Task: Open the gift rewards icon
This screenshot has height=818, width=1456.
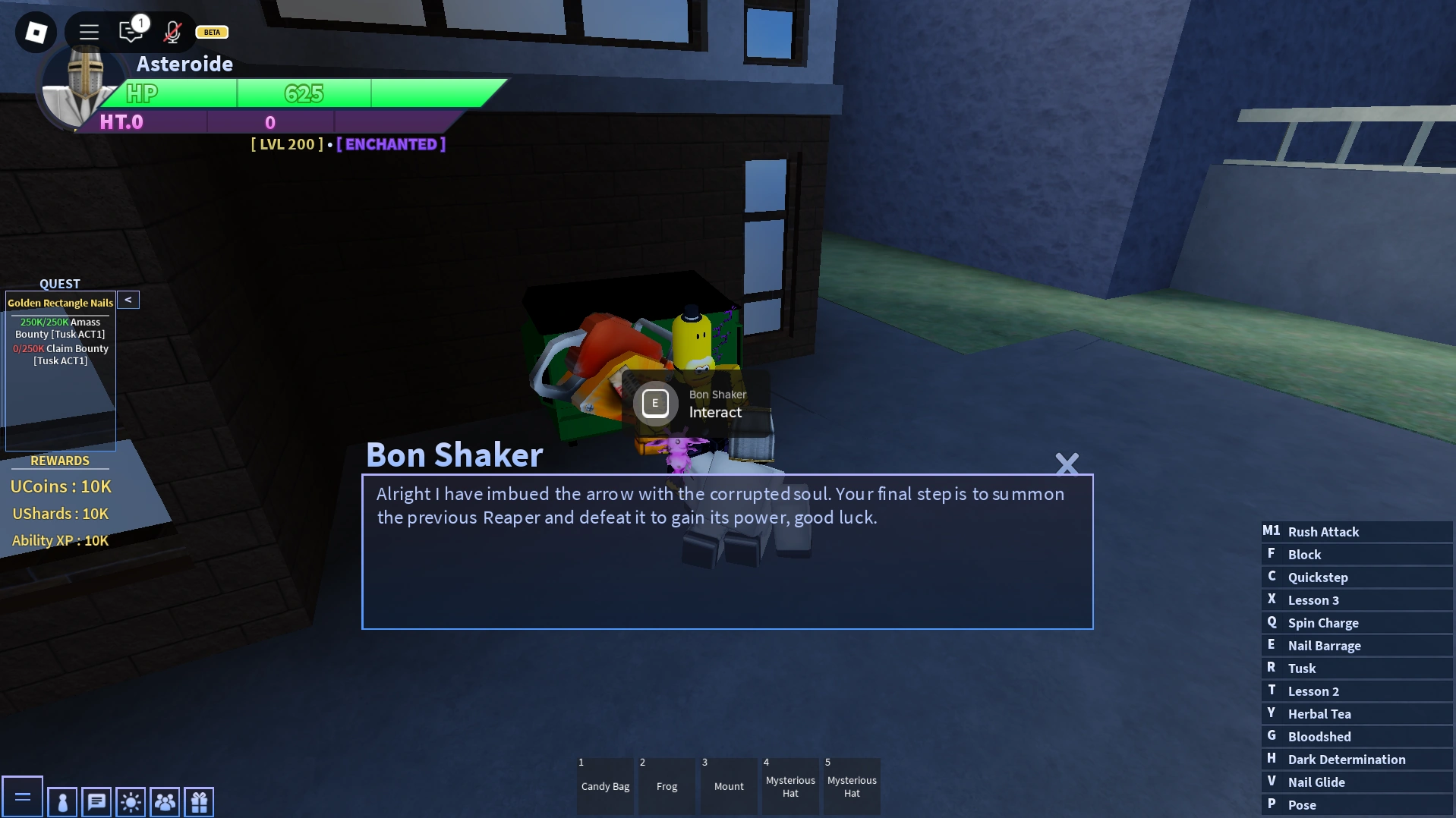Action: pos(198,801)
